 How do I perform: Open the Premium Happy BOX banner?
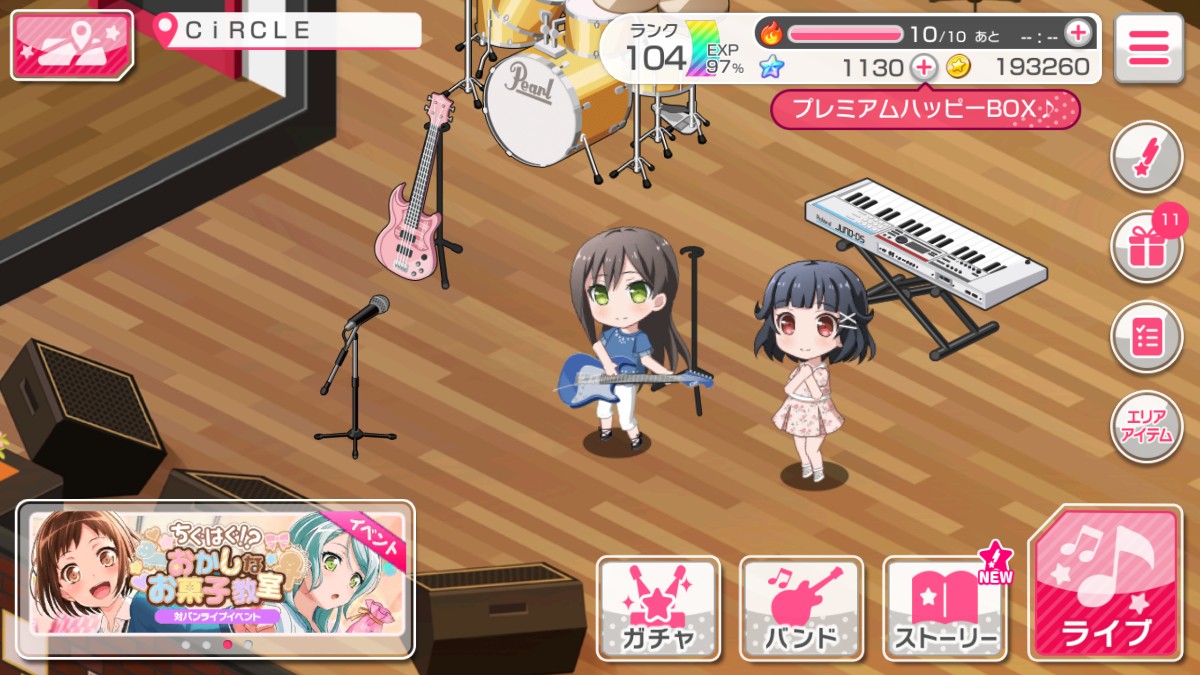[x=925, y=110]
